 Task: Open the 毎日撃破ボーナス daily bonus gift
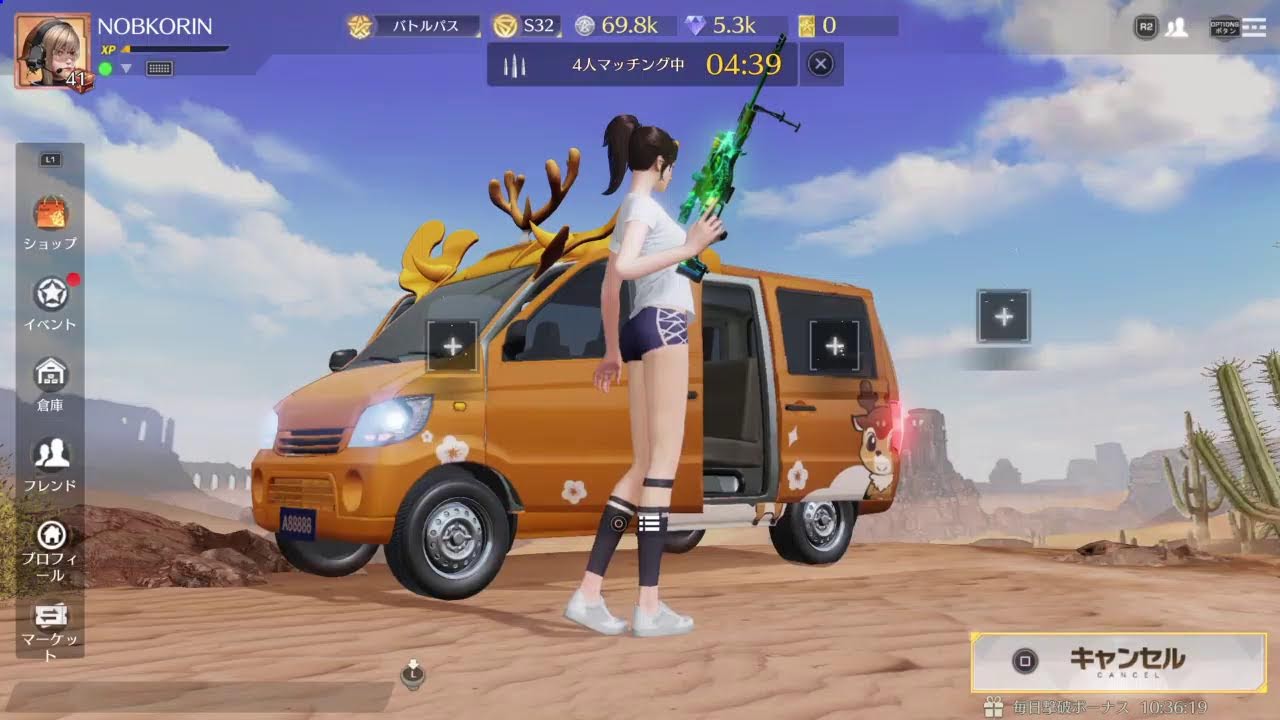[x=993, y=707]
